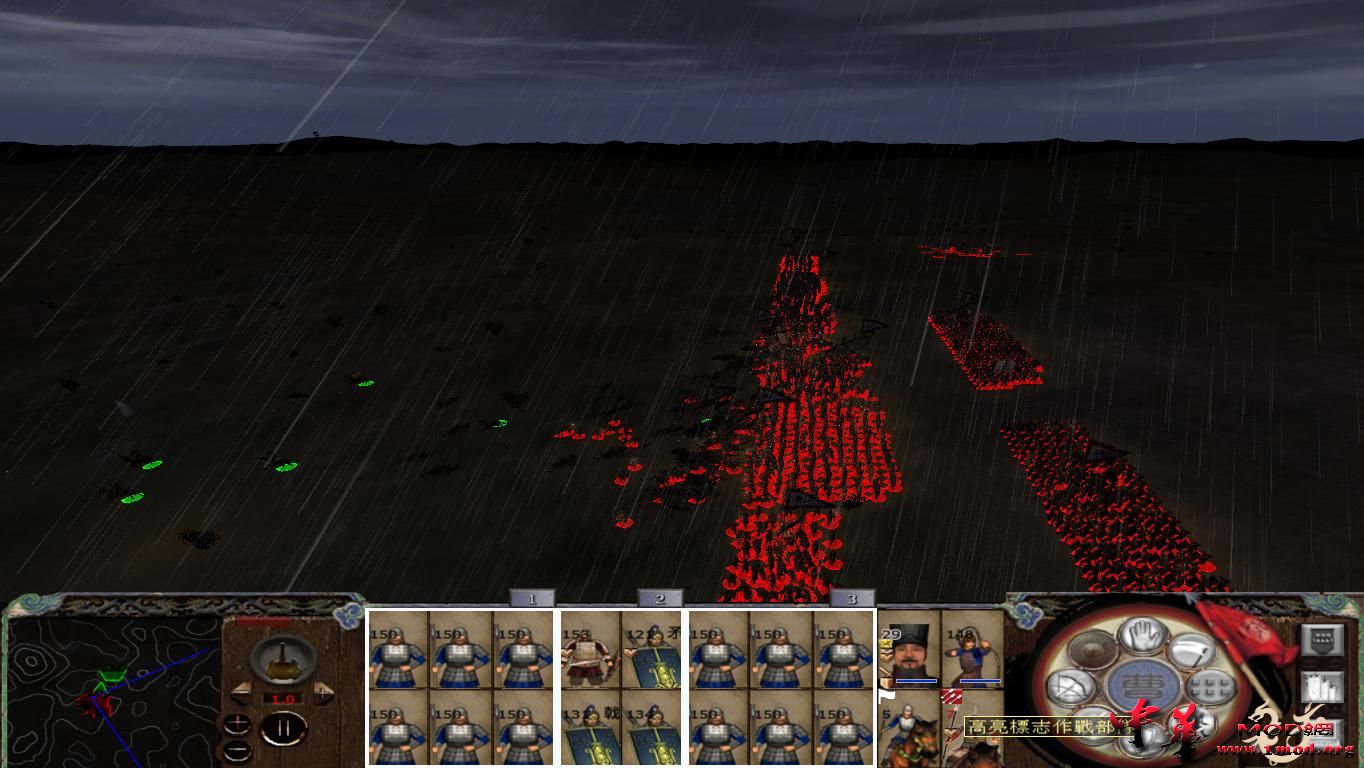Click the right plus arrow to raise game speed
1364x768 pixels.
point(323,692)
